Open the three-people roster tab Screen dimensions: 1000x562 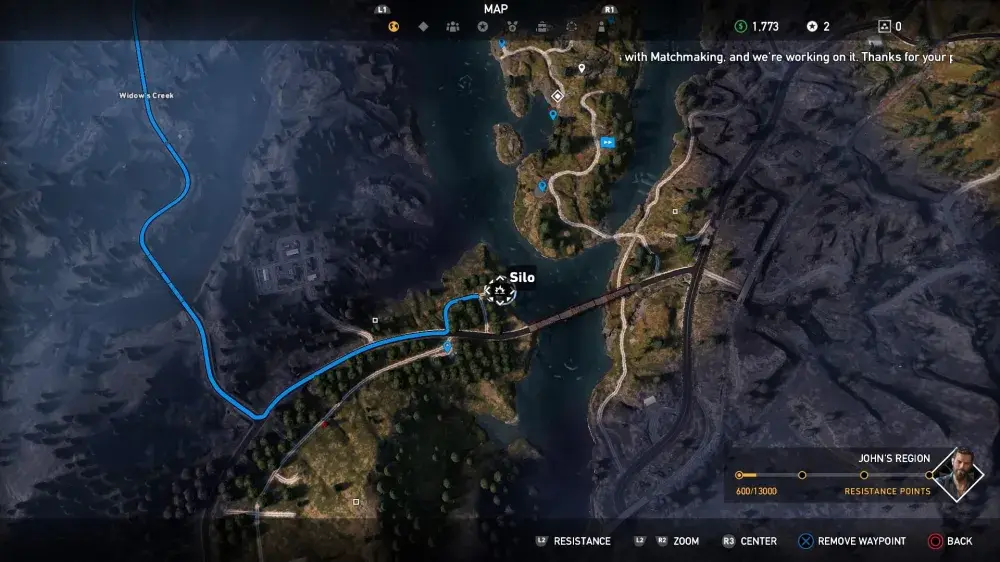pos(453,27)
